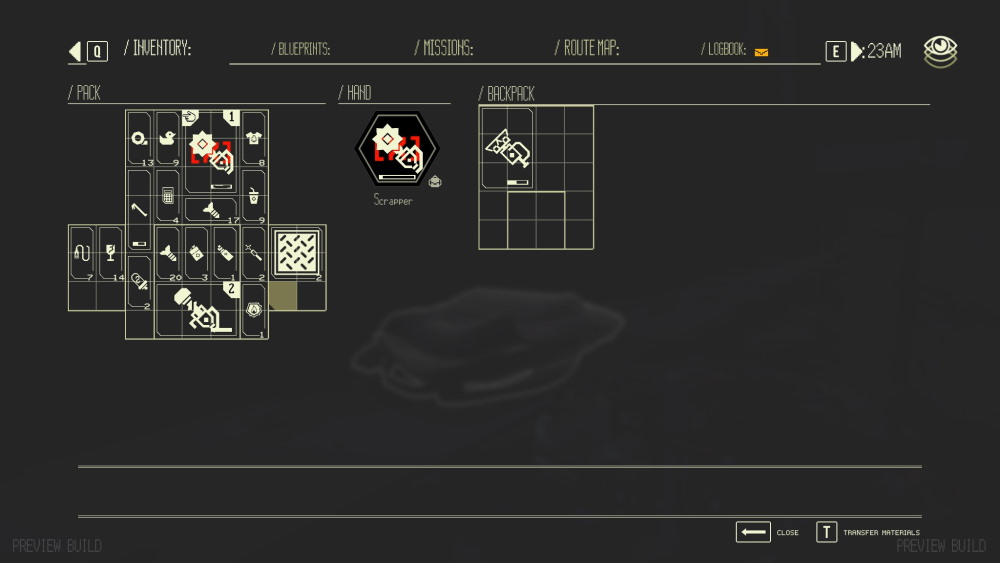This screenshot has width=1000, height=563.
Task: Show the Route Map tab
Action: pos(587,48)
